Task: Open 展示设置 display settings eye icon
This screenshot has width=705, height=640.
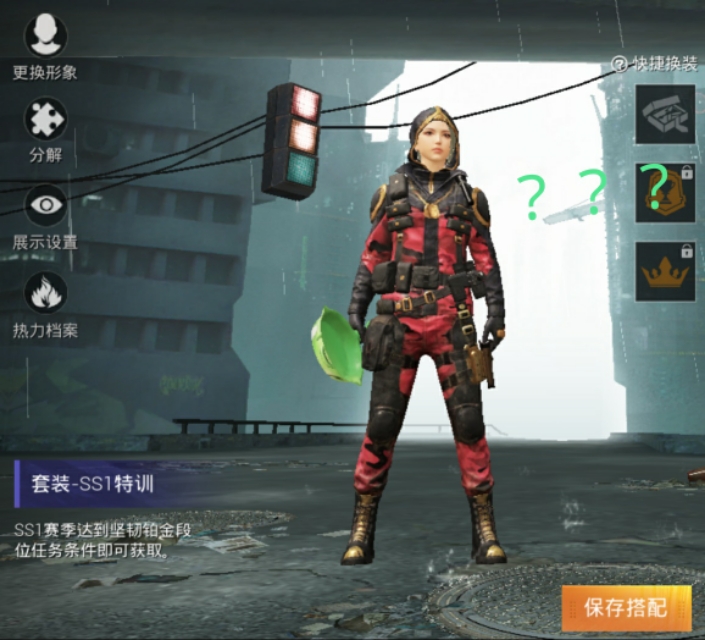Action: pos(45,206)
